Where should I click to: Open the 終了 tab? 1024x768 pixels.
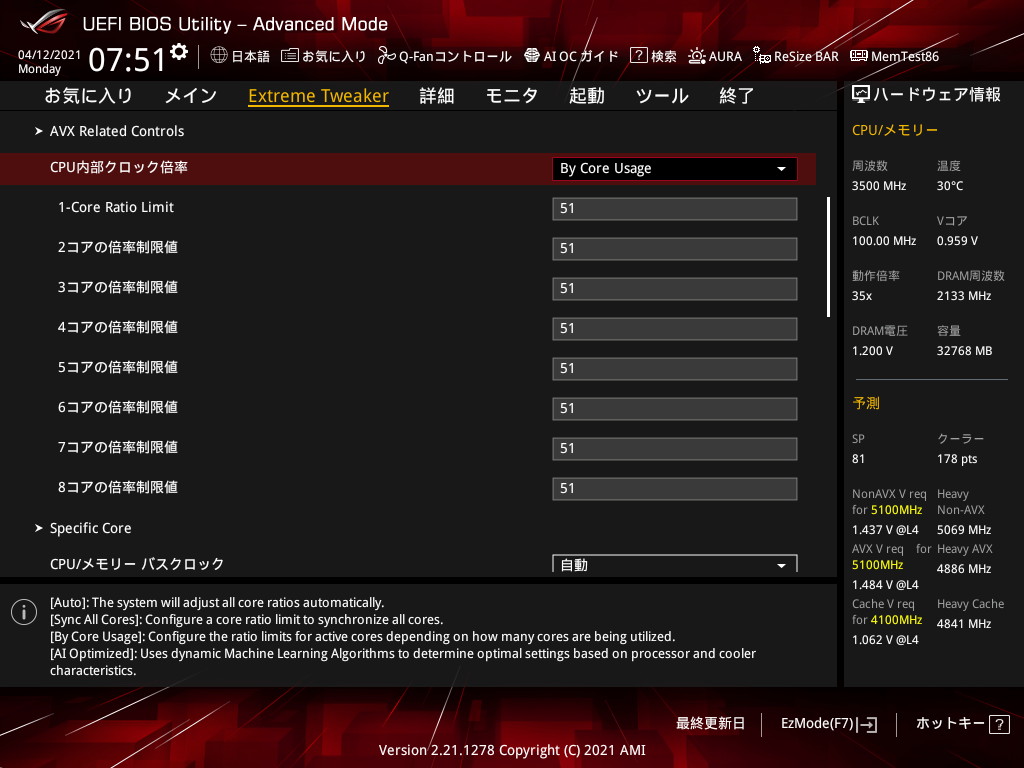tap(737, 96)
